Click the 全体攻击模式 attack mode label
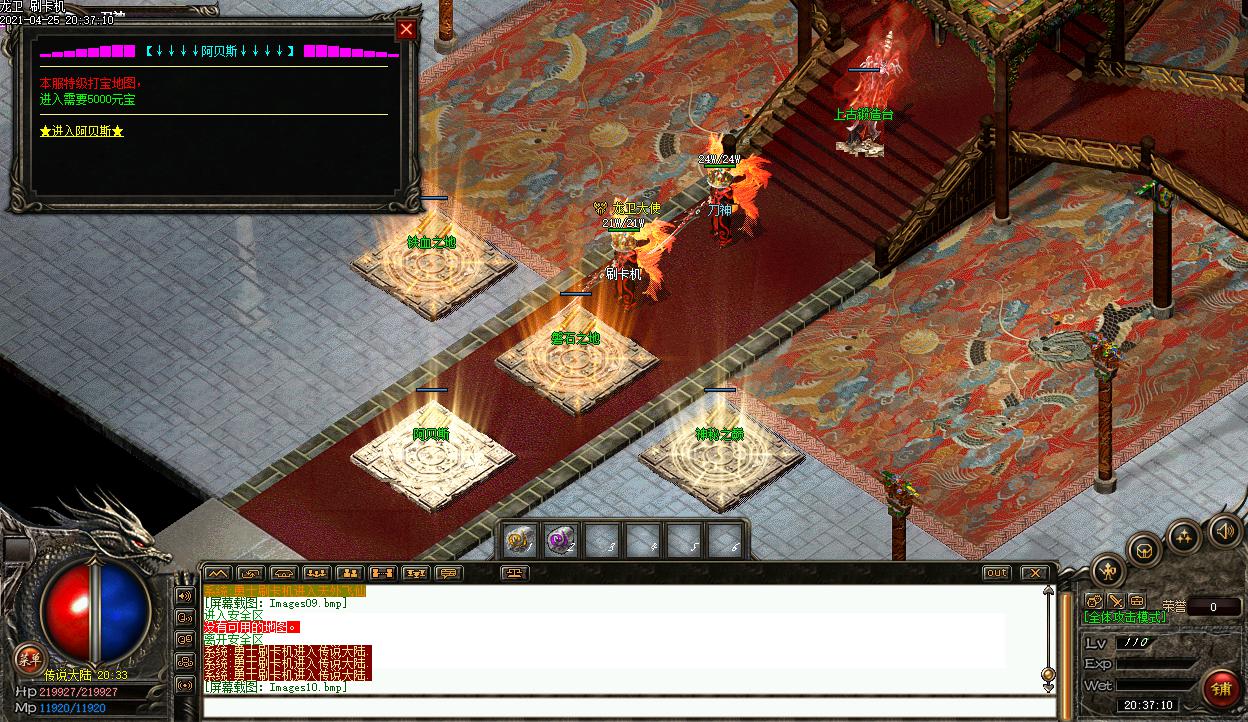The image size is (1248, 722). click(1125, 617)
